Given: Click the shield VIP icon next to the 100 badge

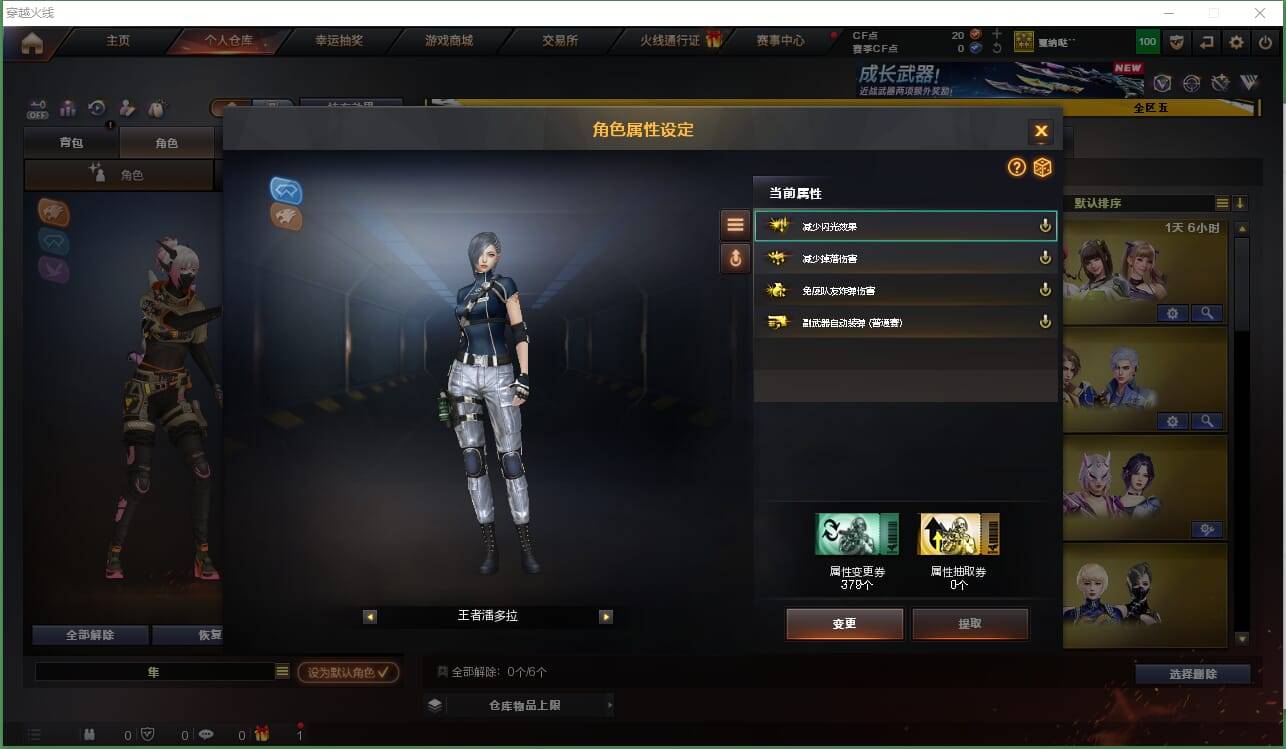Looking at the screenshot, I should [1178, 41].
